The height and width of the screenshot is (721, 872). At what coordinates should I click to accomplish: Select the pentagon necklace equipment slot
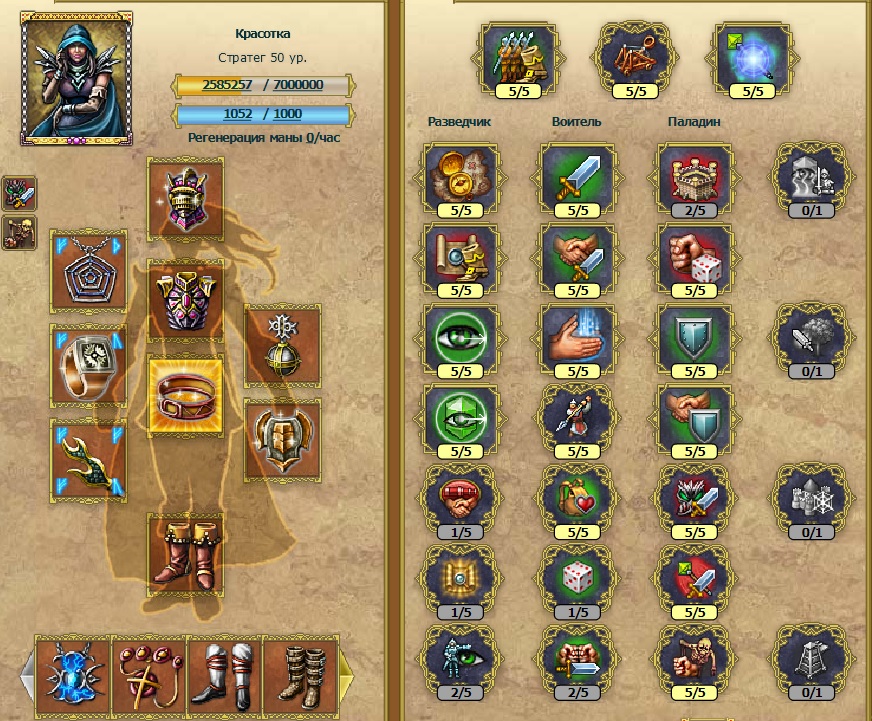[88, 273]
